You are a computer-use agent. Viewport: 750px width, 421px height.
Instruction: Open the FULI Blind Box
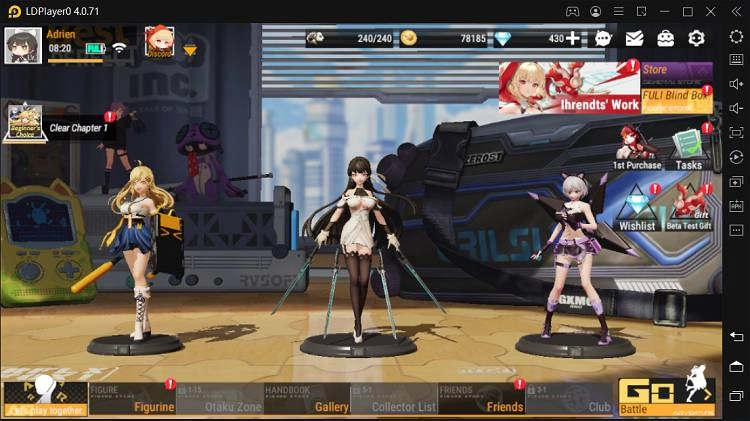coord(676,100)
